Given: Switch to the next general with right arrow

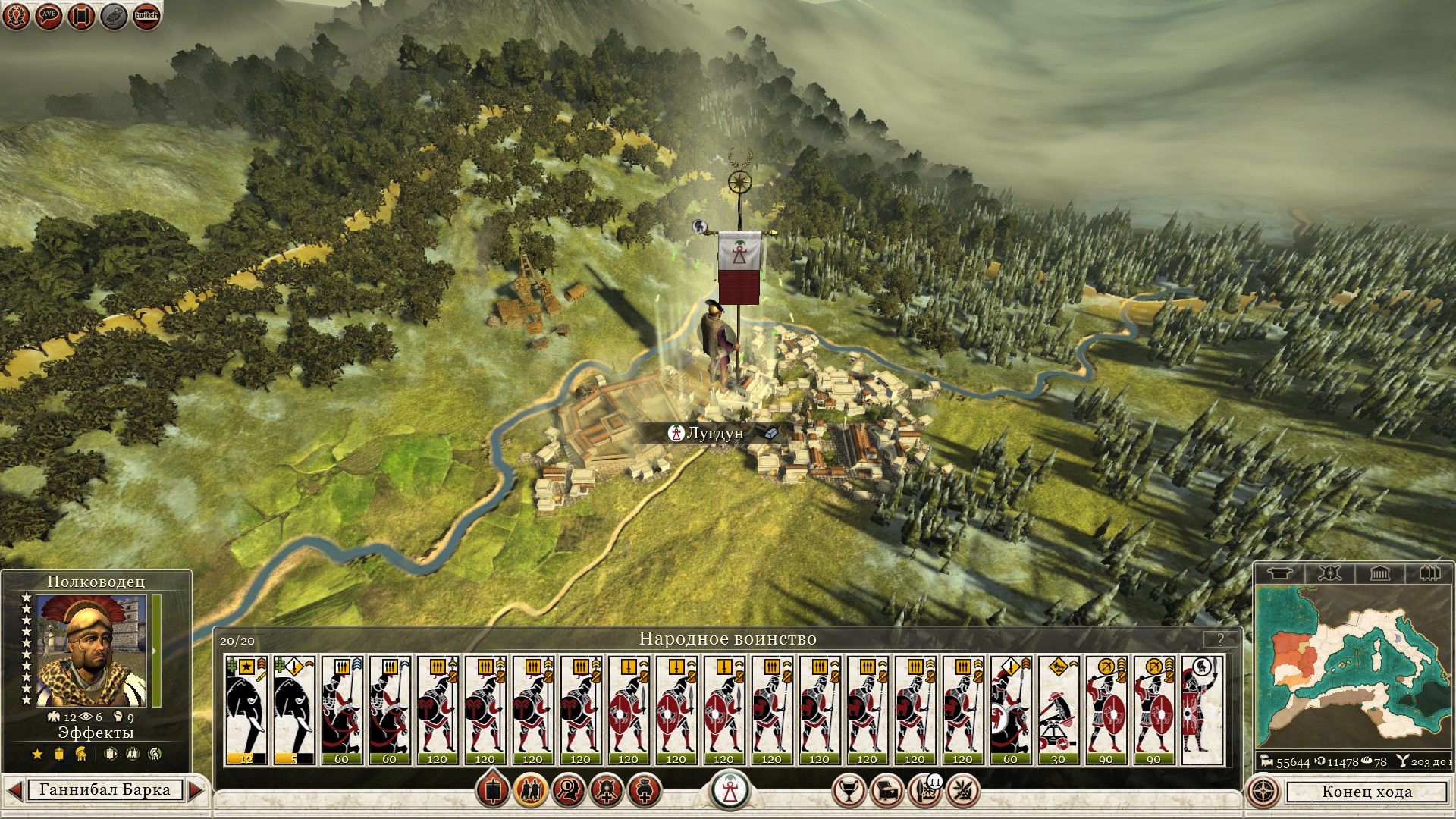Looking at the screenshot, I should (x=196, y=790).
